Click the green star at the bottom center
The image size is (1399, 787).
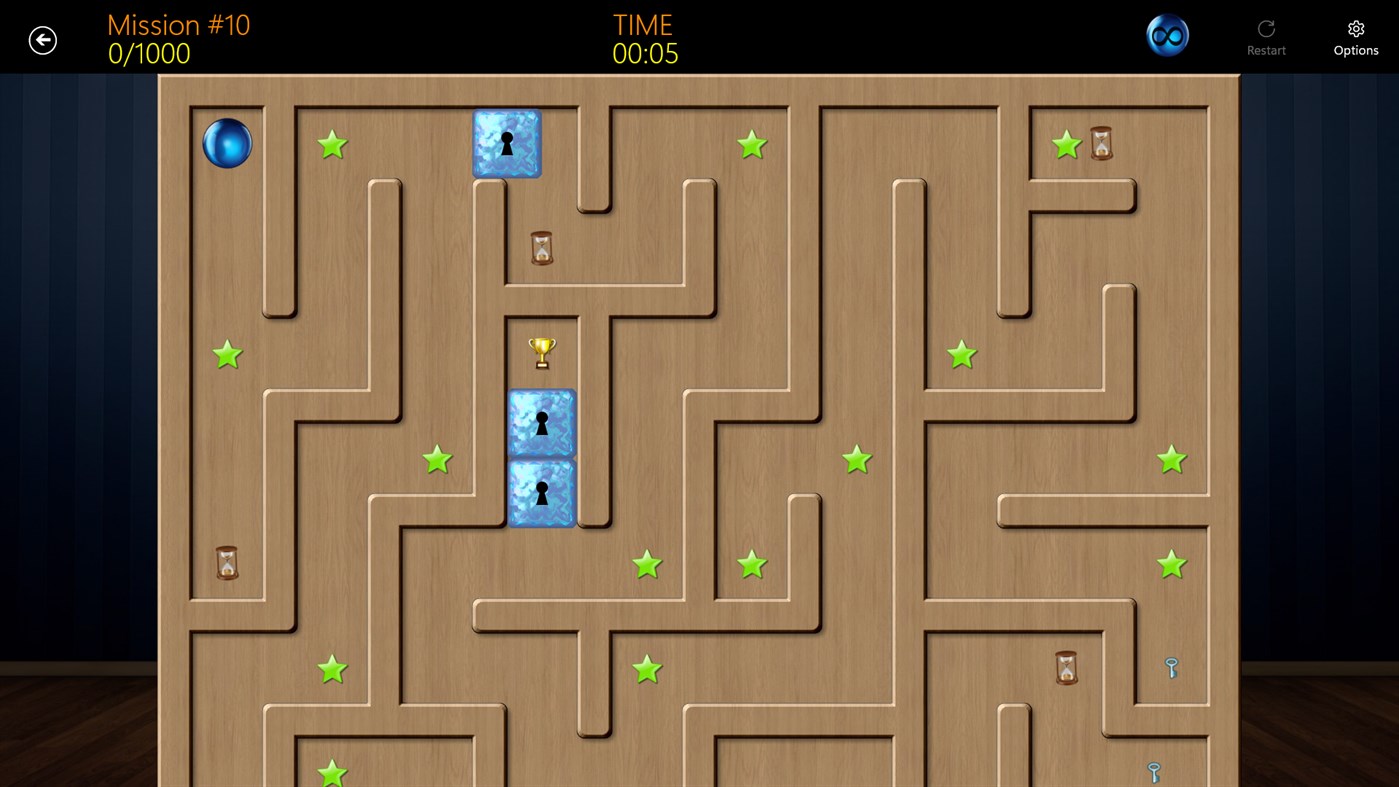coord(645,670)
